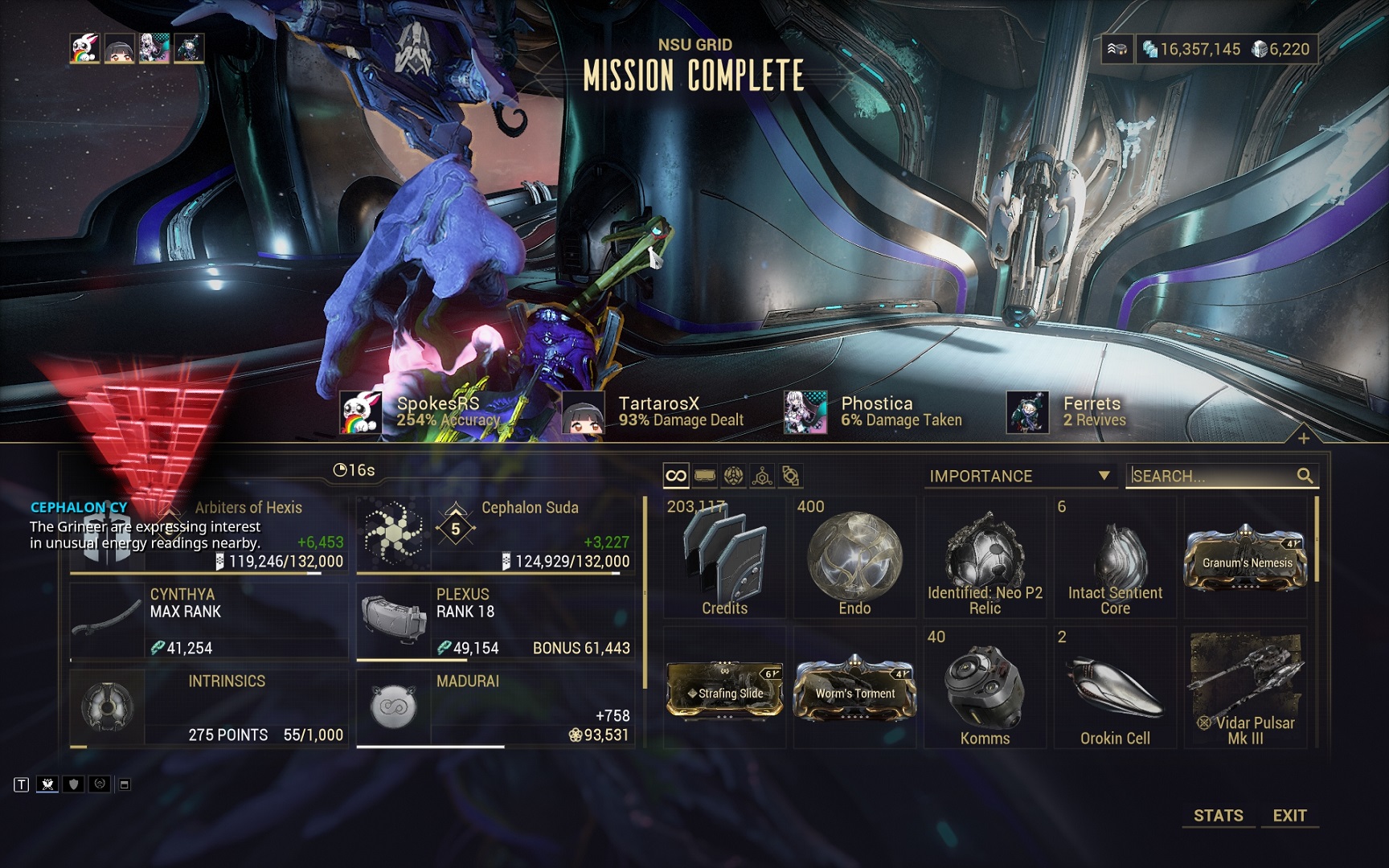The image size is (1389, 868).
Task: Select the Intact Sentient Core reward
Action: (x=1115, y=558)
